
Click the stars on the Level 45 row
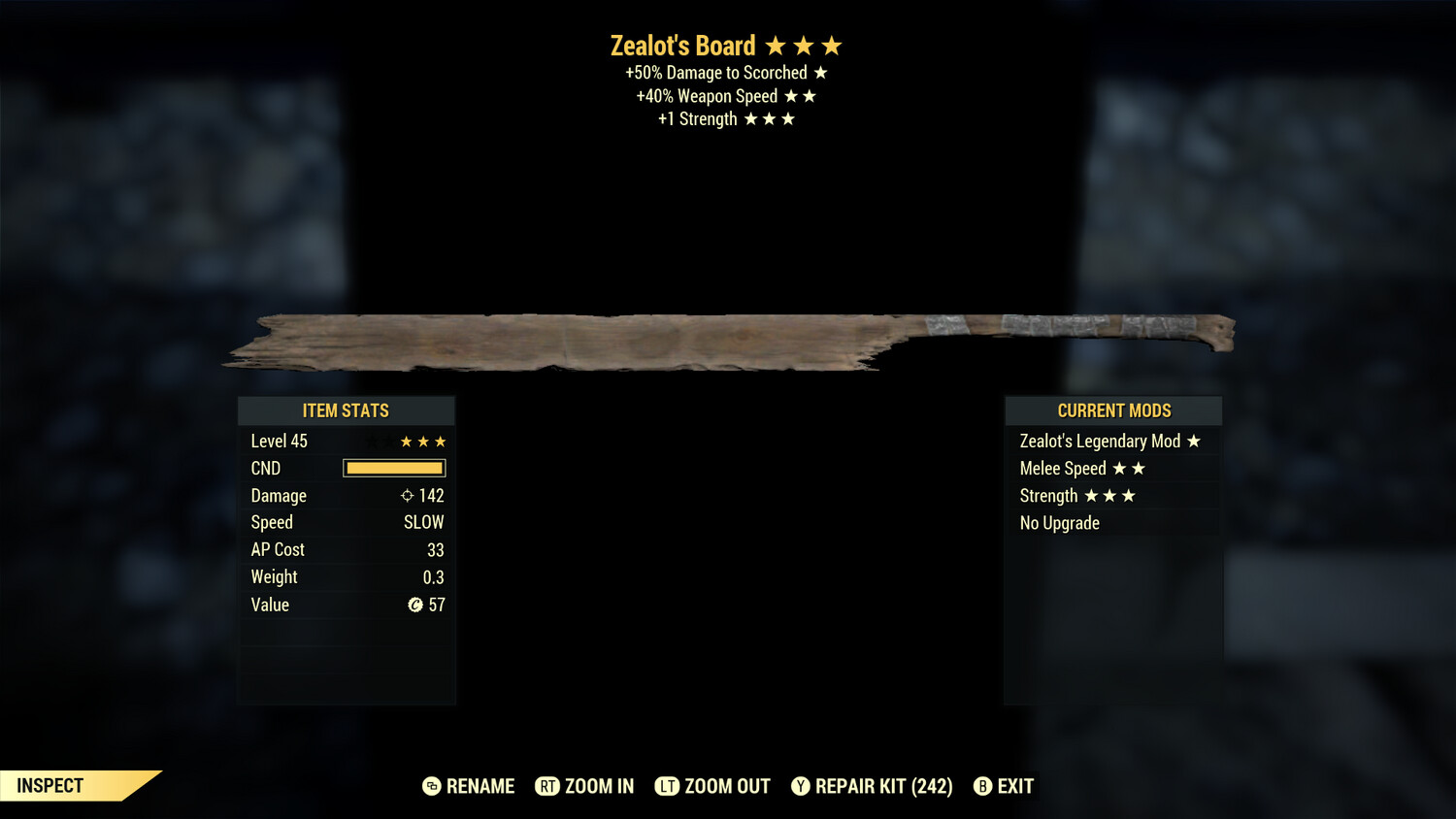(x=422, y=441)
